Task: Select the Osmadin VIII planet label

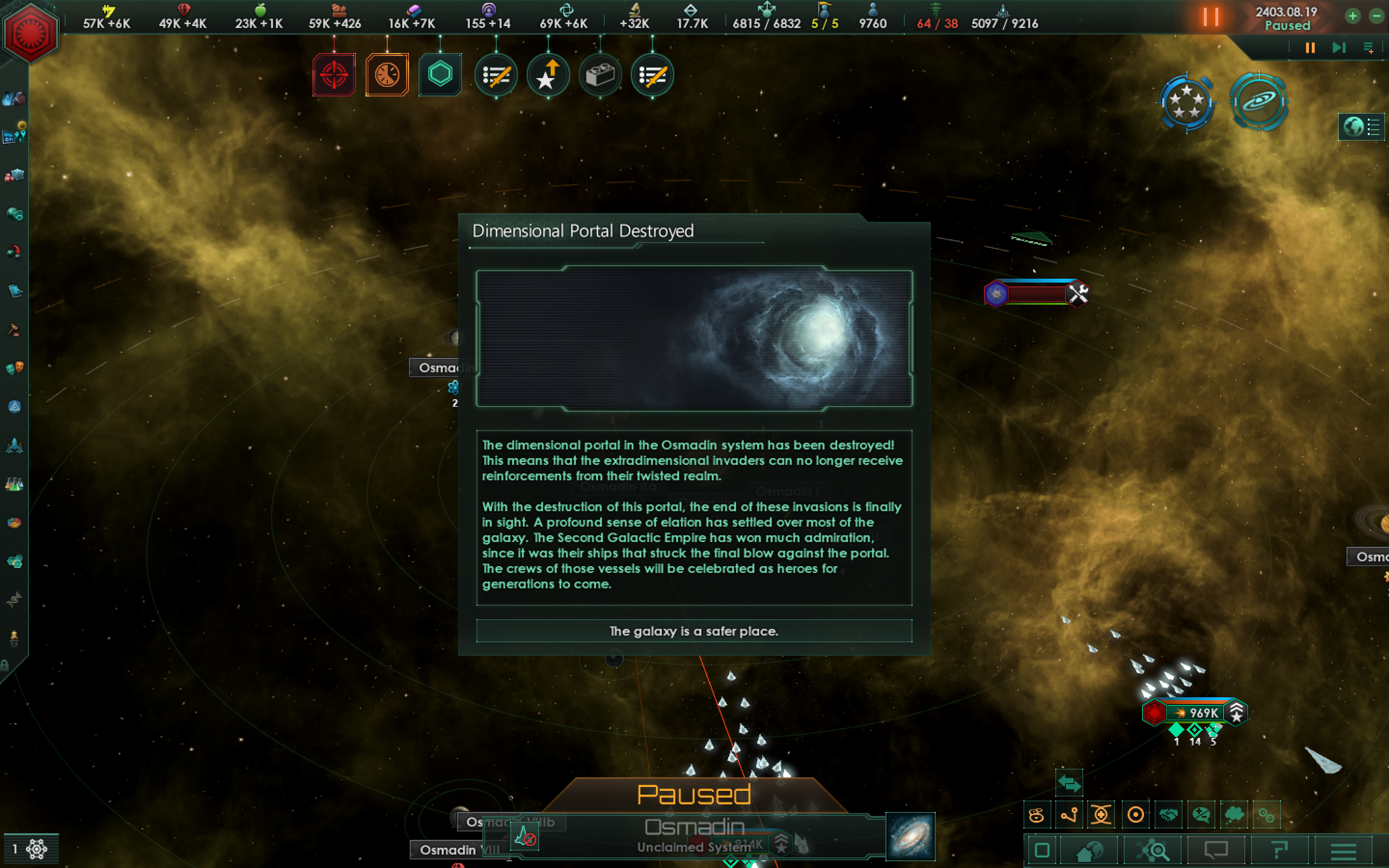Action: (453, 850)
